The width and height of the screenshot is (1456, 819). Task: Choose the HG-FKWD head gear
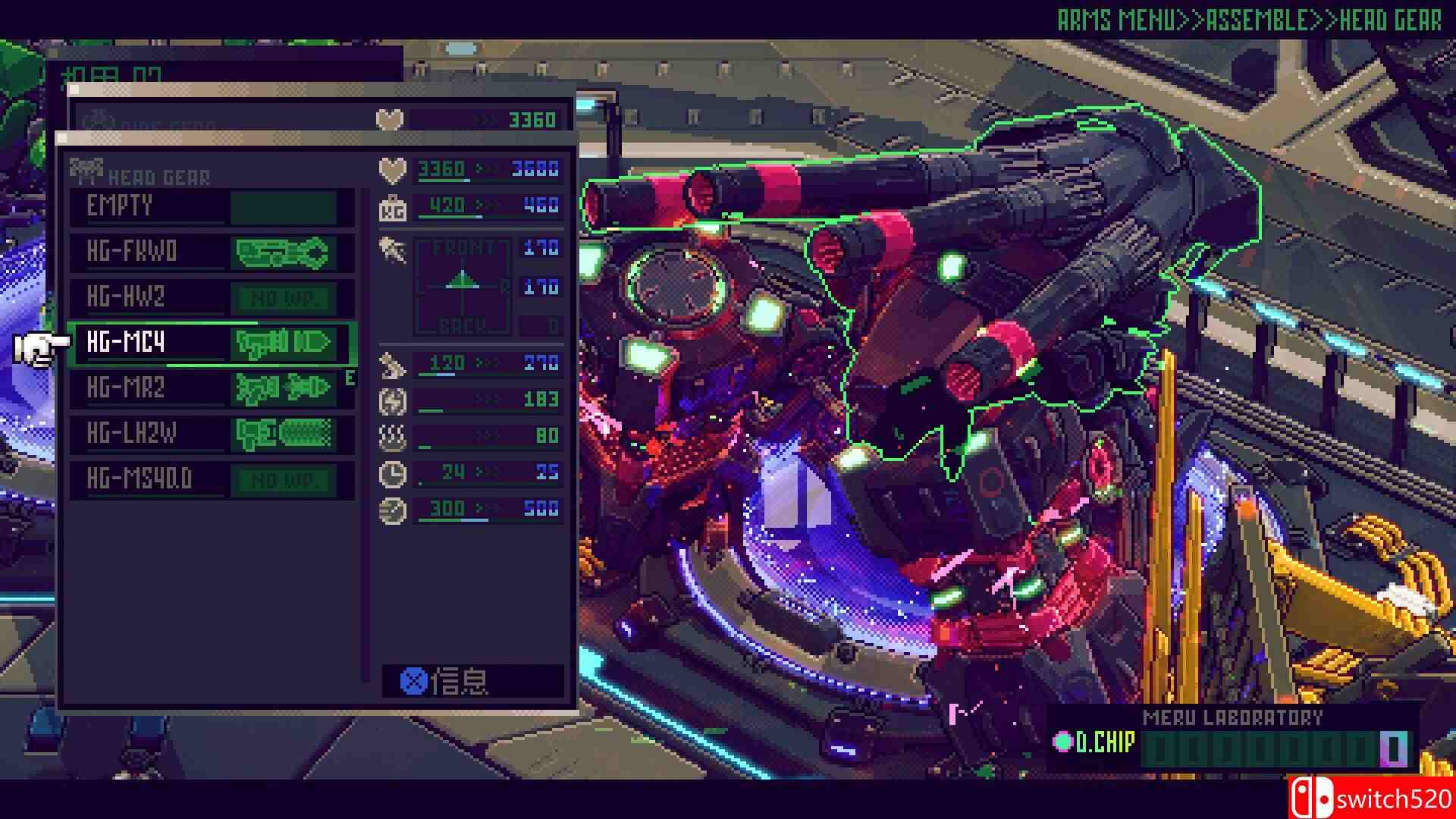(x=211, y=253)
